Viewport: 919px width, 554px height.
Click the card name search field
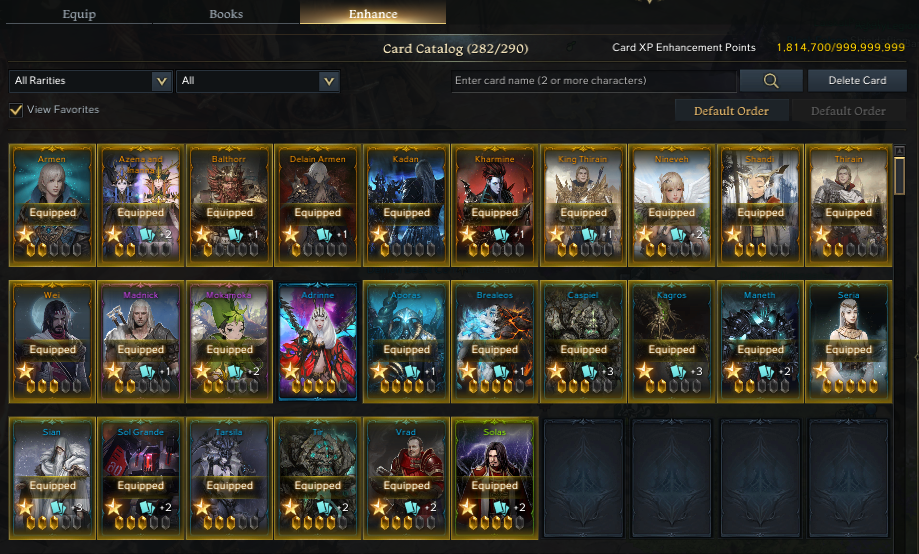tap(594, 81)
